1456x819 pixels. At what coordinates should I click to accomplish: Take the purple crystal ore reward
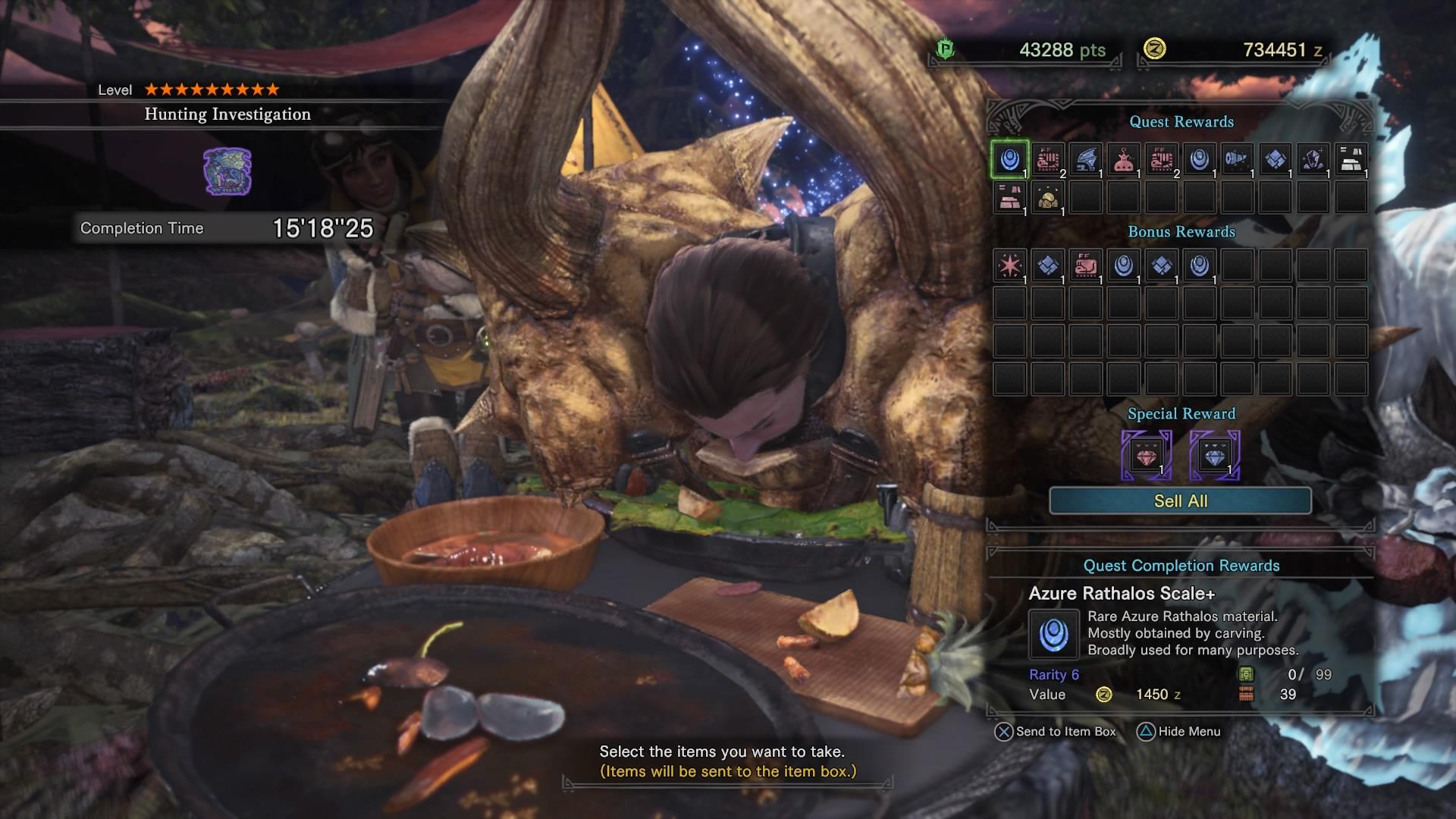click(x=1313, y=160)
